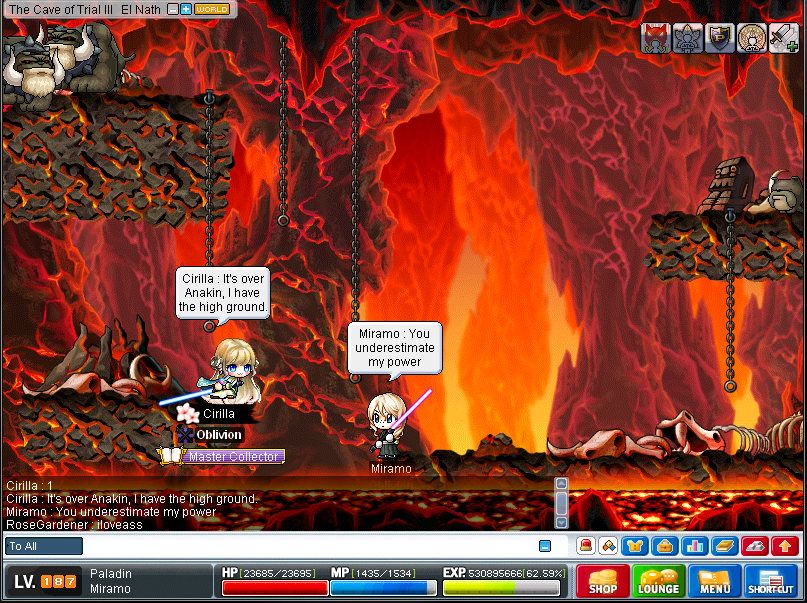
Task: Click the sword with green plus buff icon
Action: pyautogui.click(x=782, y=38)
